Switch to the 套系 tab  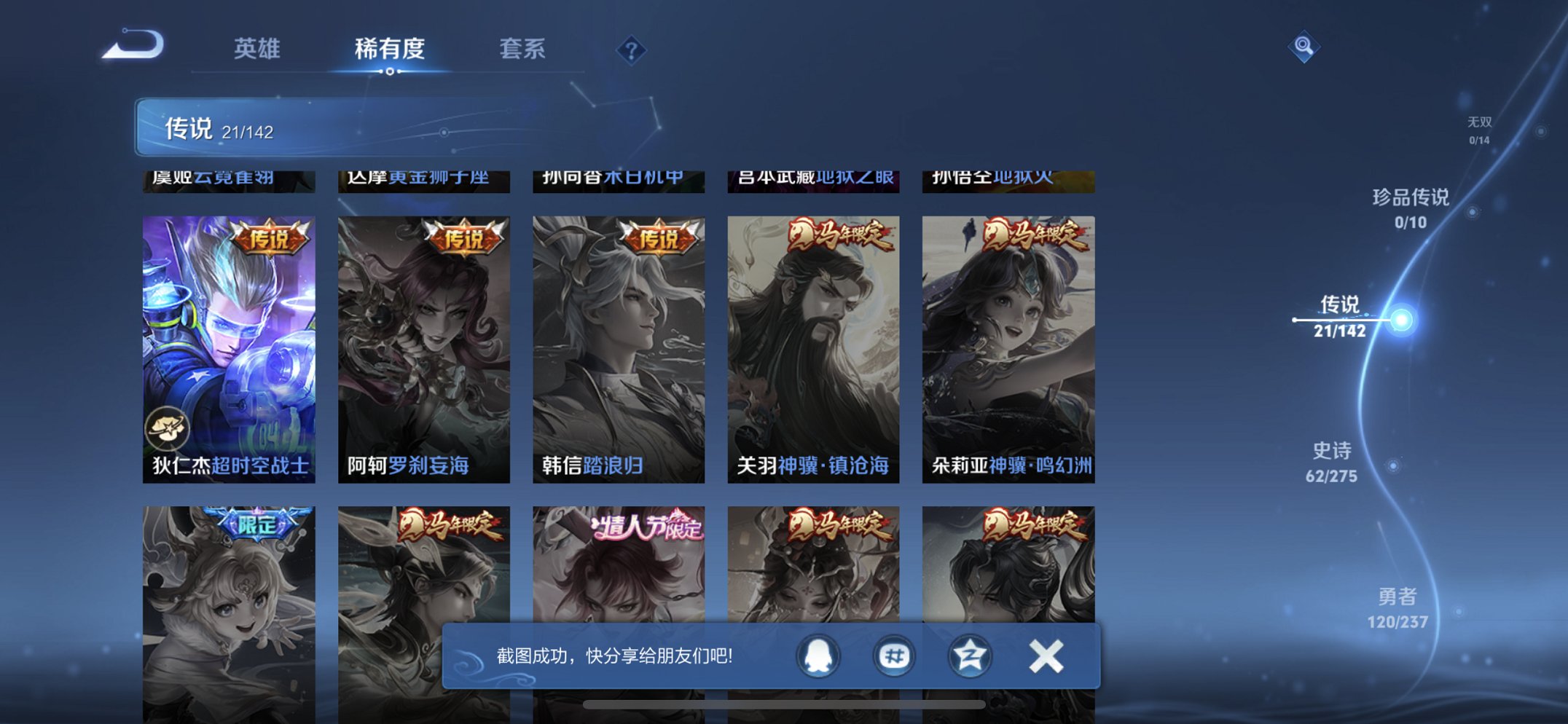(523, 50)
